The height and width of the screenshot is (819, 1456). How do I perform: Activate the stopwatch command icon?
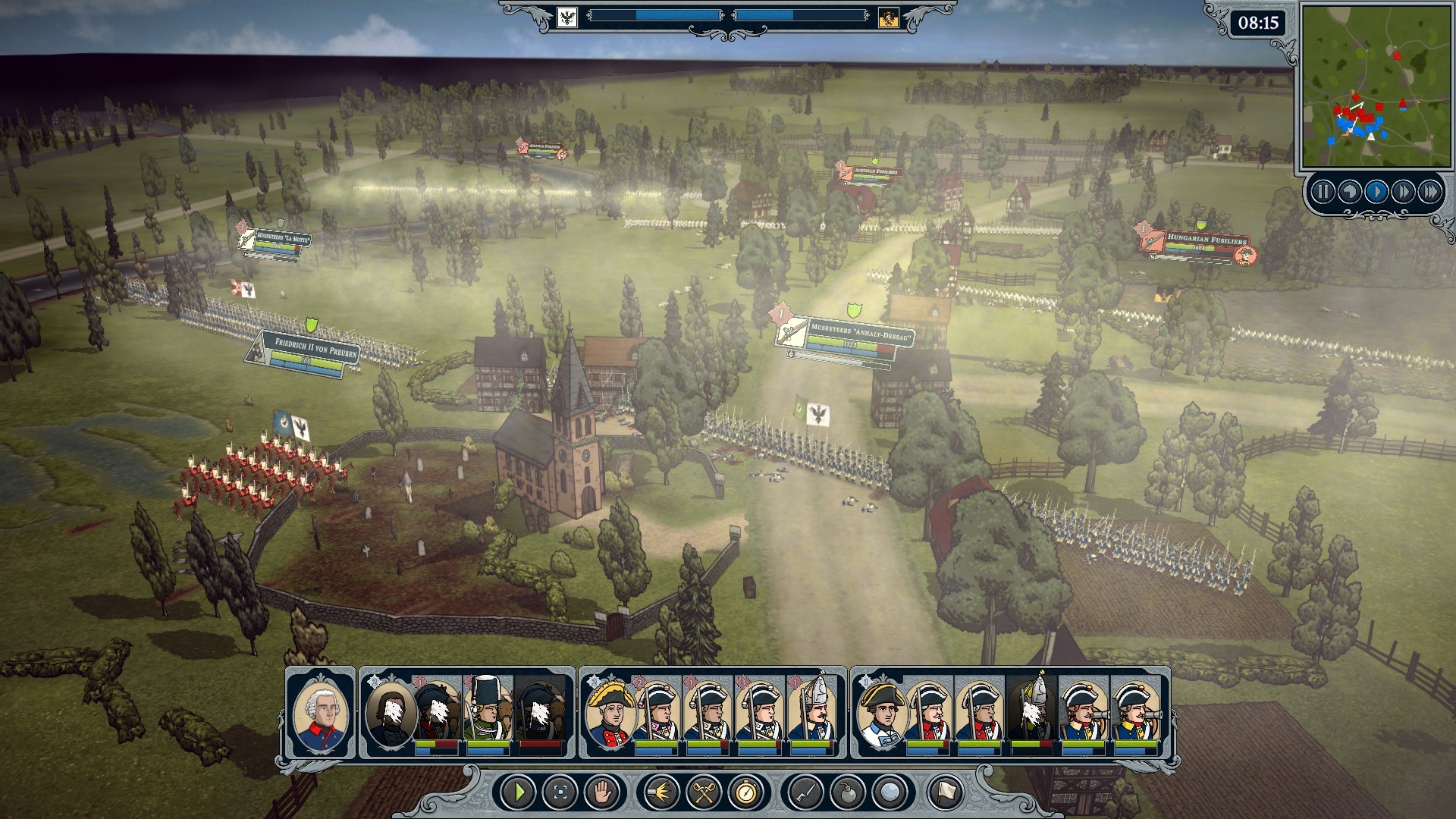pyautogui.click(x=745, y=793)
